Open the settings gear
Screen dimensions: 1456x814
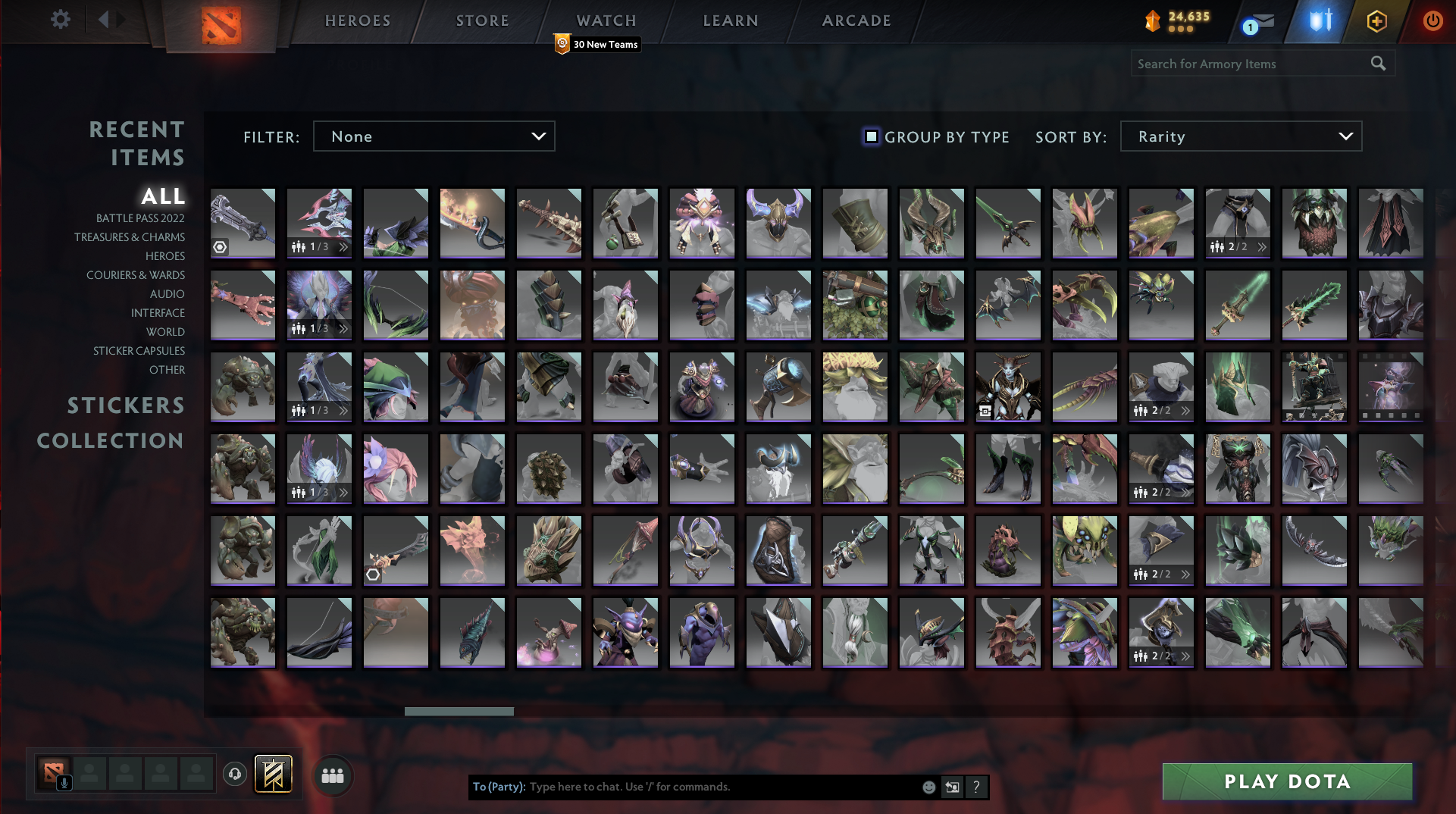coord(61,20)
